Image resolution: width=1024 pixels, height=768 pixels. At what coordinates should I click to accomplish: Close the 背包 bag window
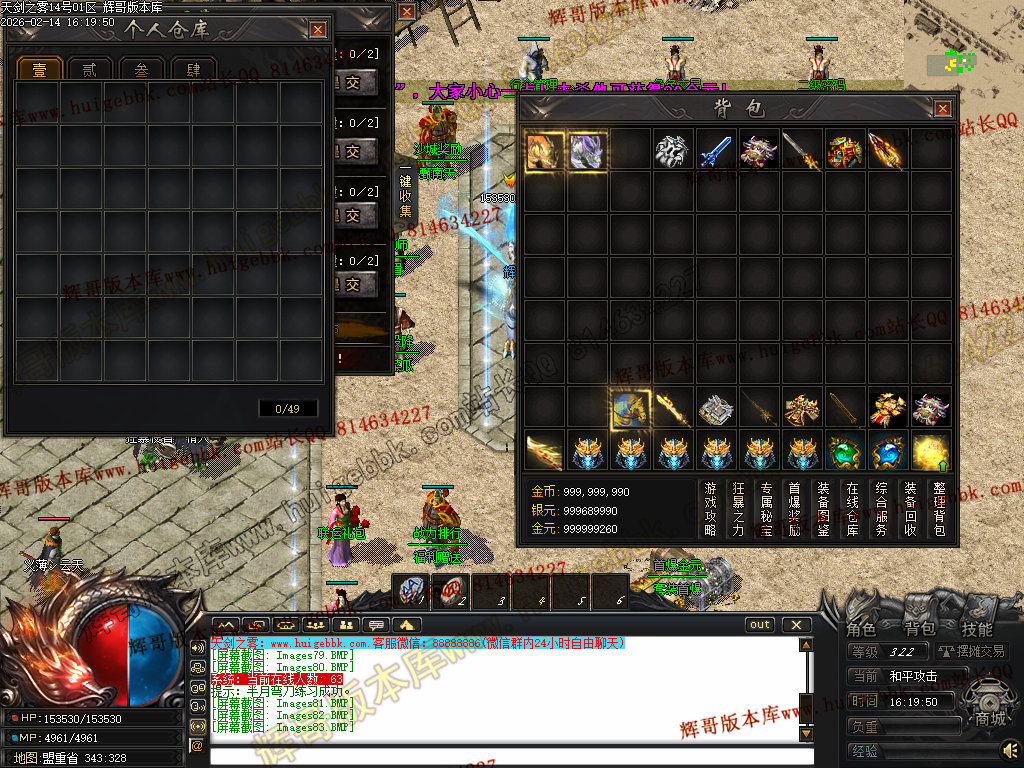(x=942, y=108)
